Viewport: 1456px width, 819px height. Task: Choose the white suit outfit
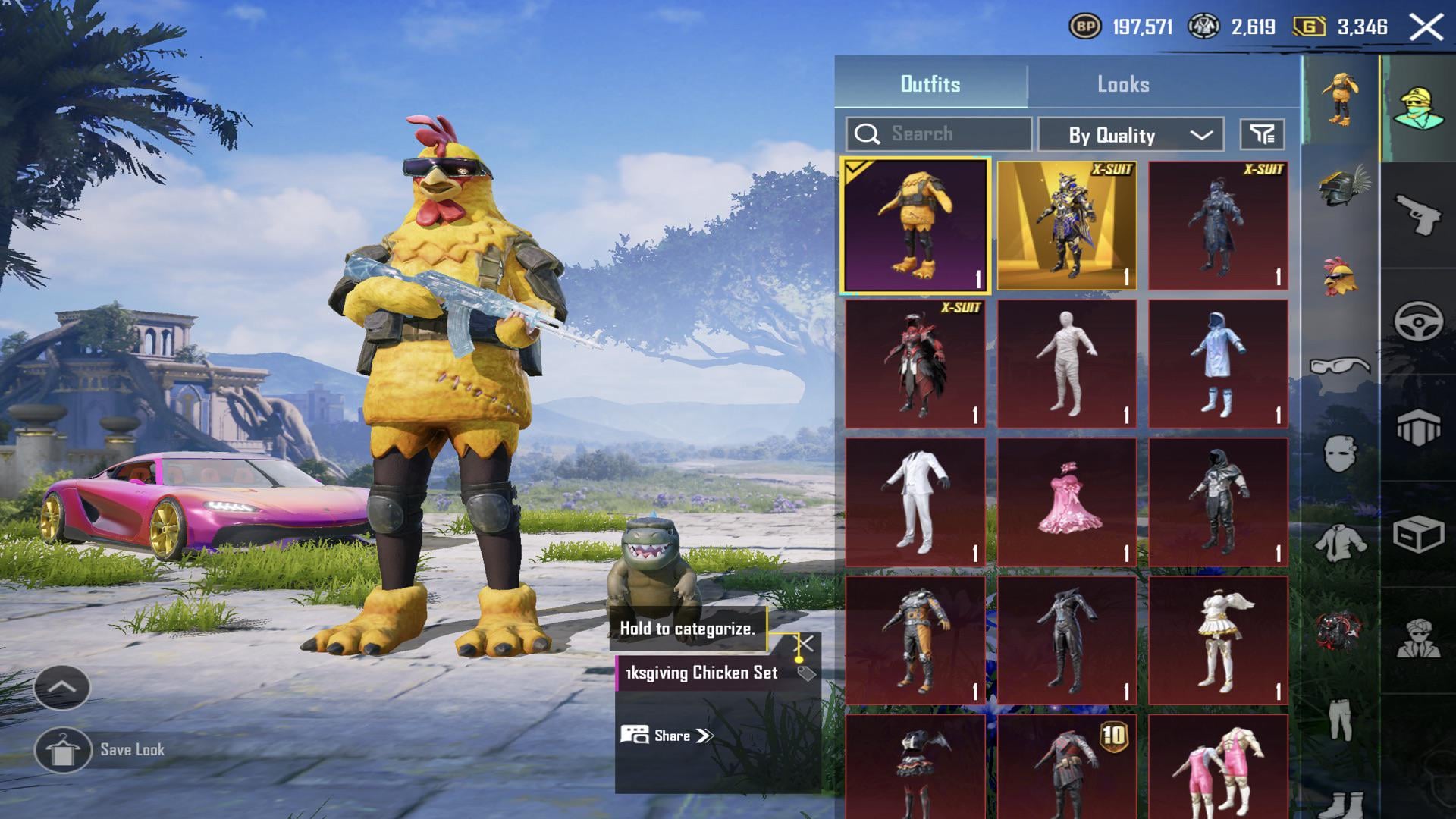[915, 501]
